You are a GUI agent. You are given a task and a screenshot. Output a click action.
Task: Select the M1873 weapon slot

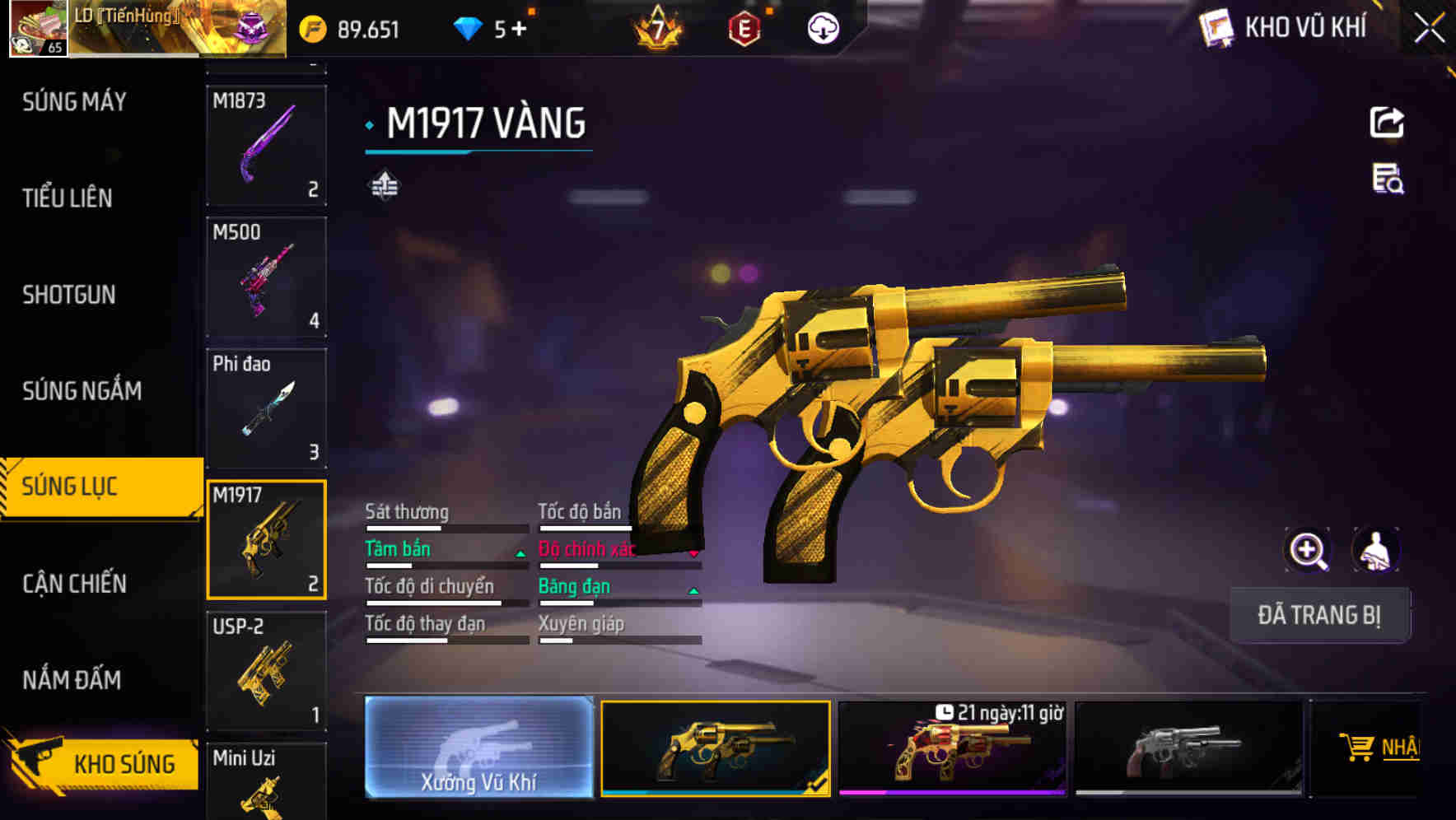(266, 145)
